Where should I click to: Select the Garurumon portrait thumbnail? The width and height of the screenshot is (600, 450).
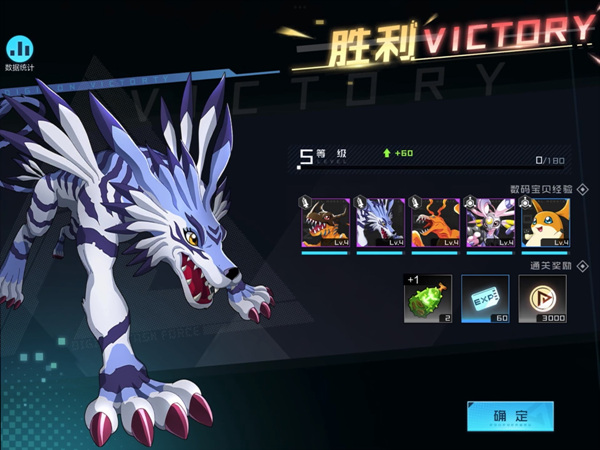point(380,222)
